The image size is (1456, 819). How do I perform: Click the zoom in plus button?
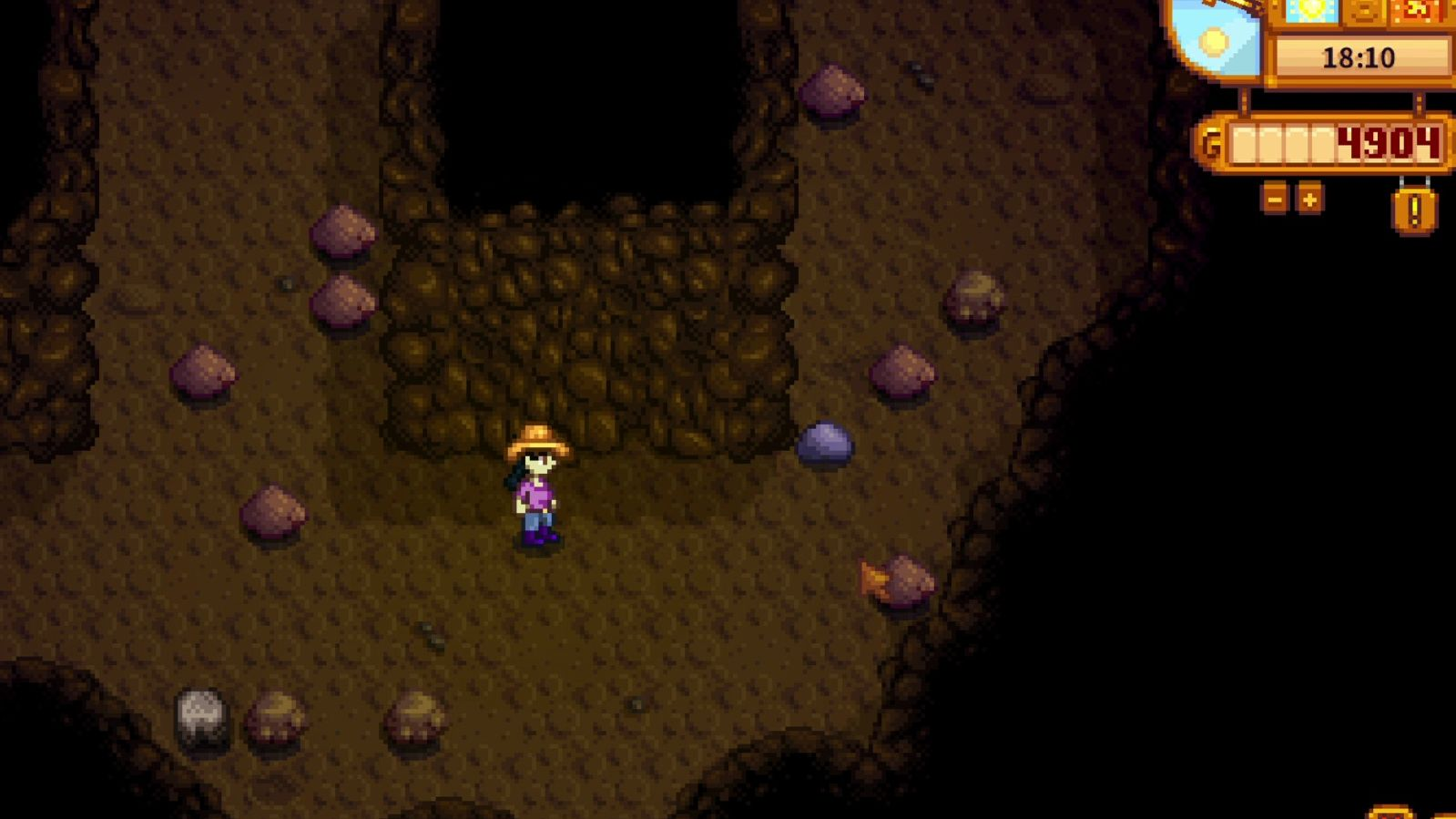(1309, 199)
